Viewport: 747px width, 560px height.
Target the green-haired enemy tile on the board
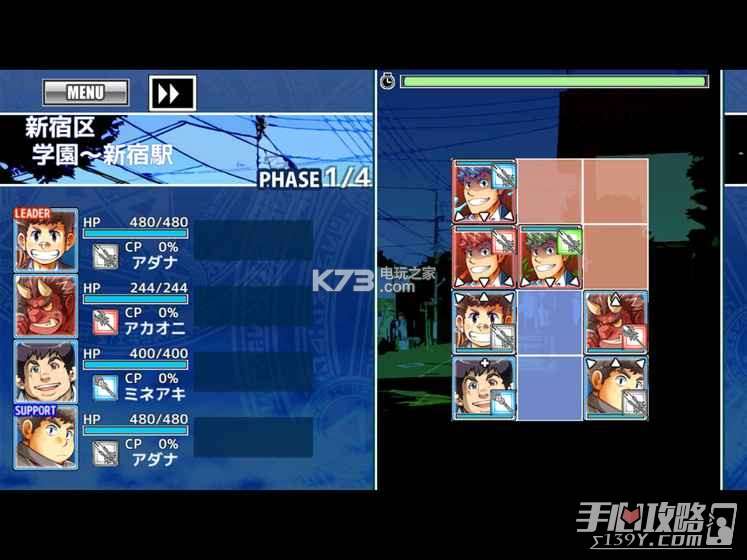[x=550, y=257]
